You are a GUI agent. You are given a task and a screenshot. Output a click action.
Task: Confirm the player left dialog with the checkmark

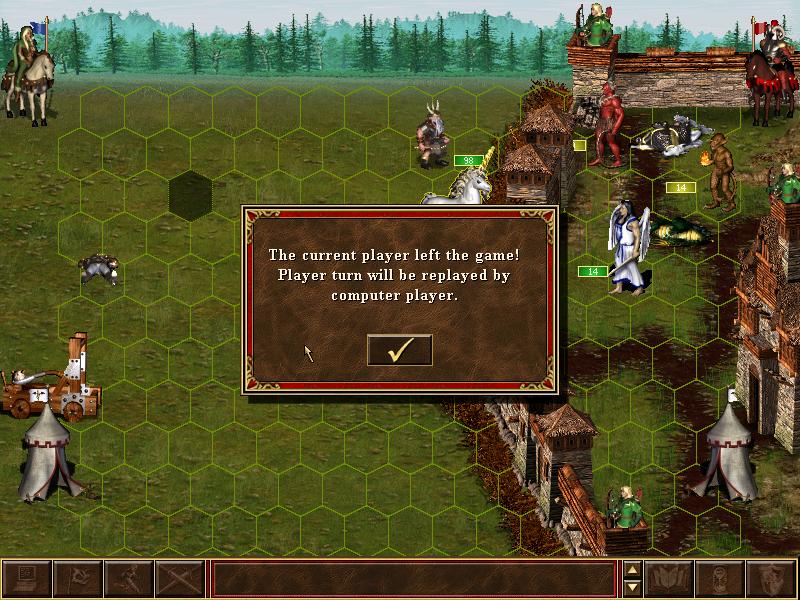(399, 350)
